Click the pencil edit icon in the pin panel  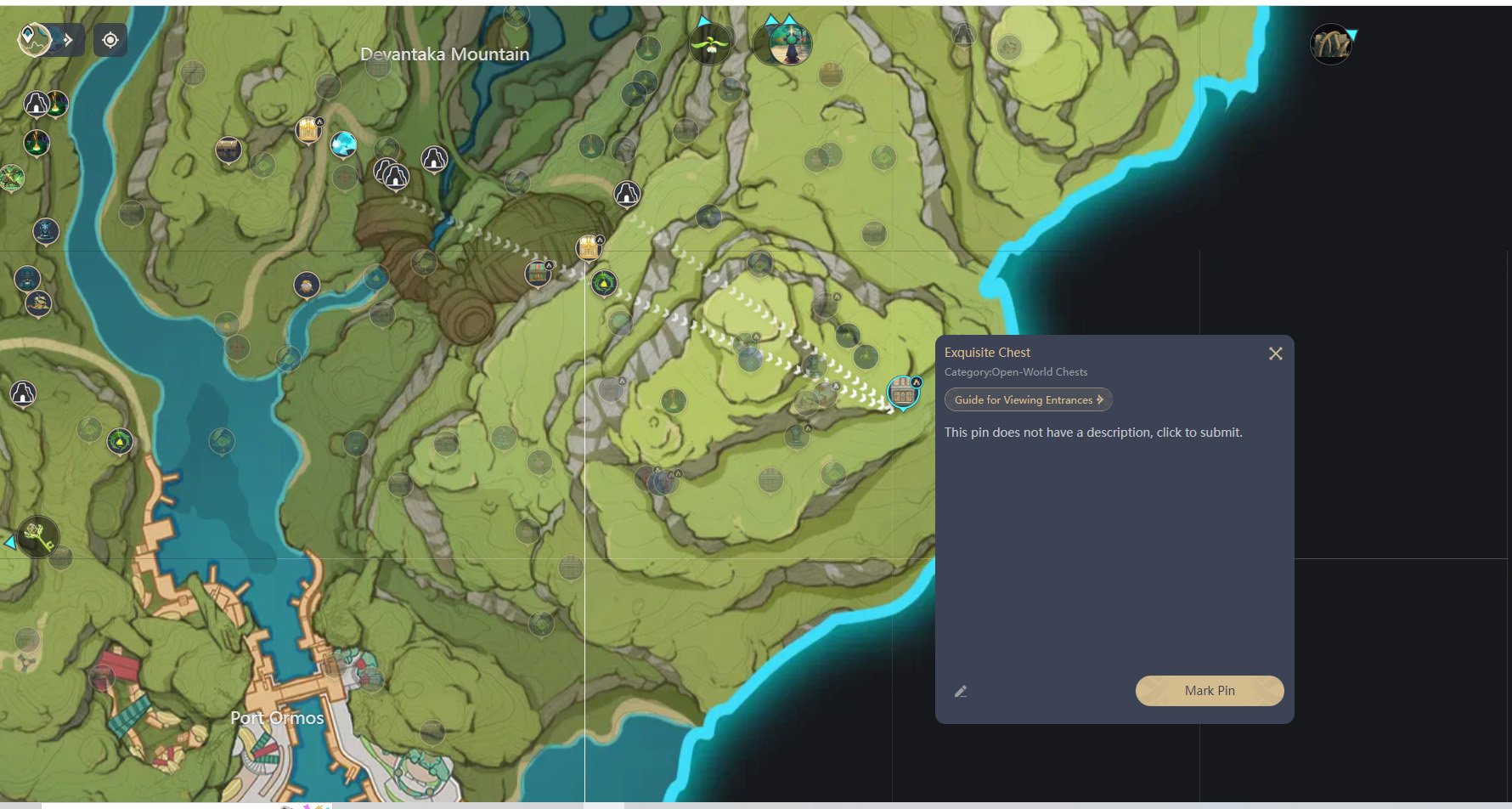[961, 691]
